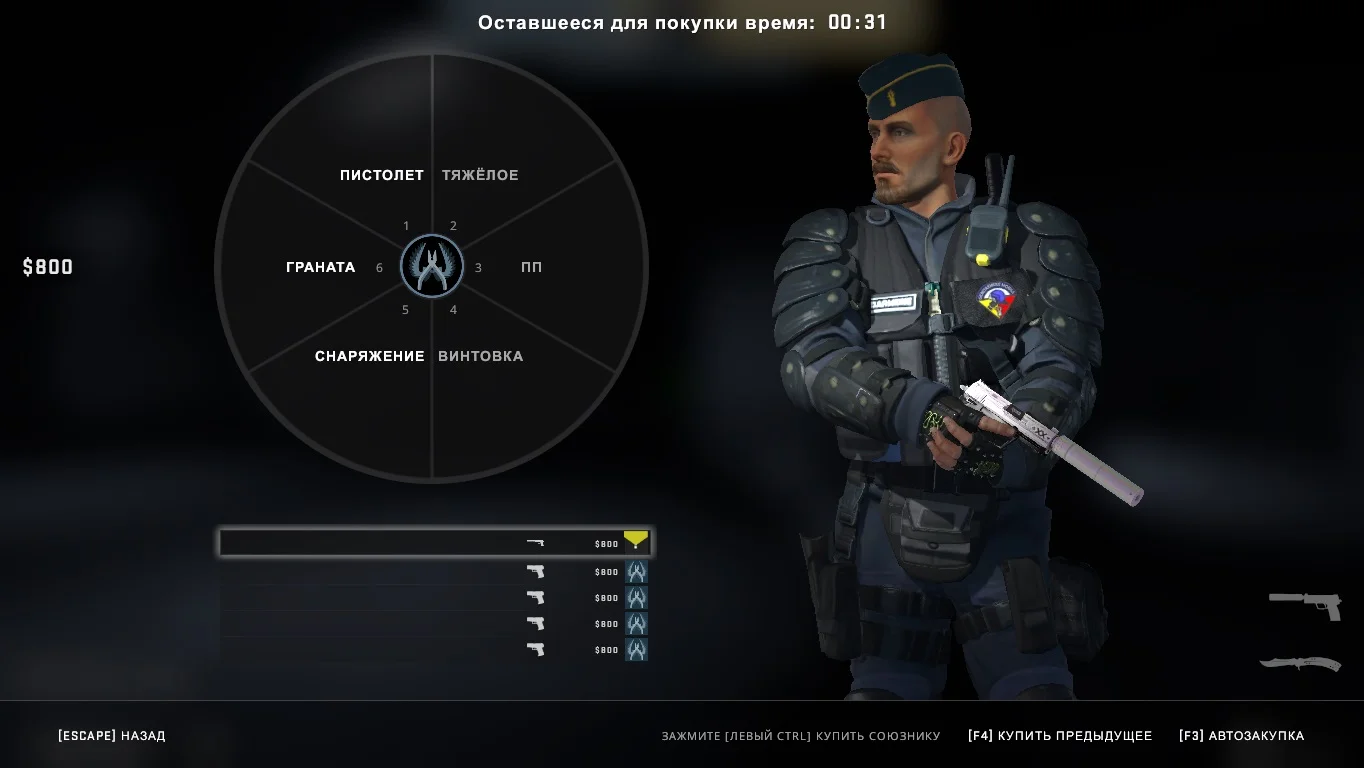Choose the ТЯЖЁЛОЕ heavy weapons segment

[480, 175]
